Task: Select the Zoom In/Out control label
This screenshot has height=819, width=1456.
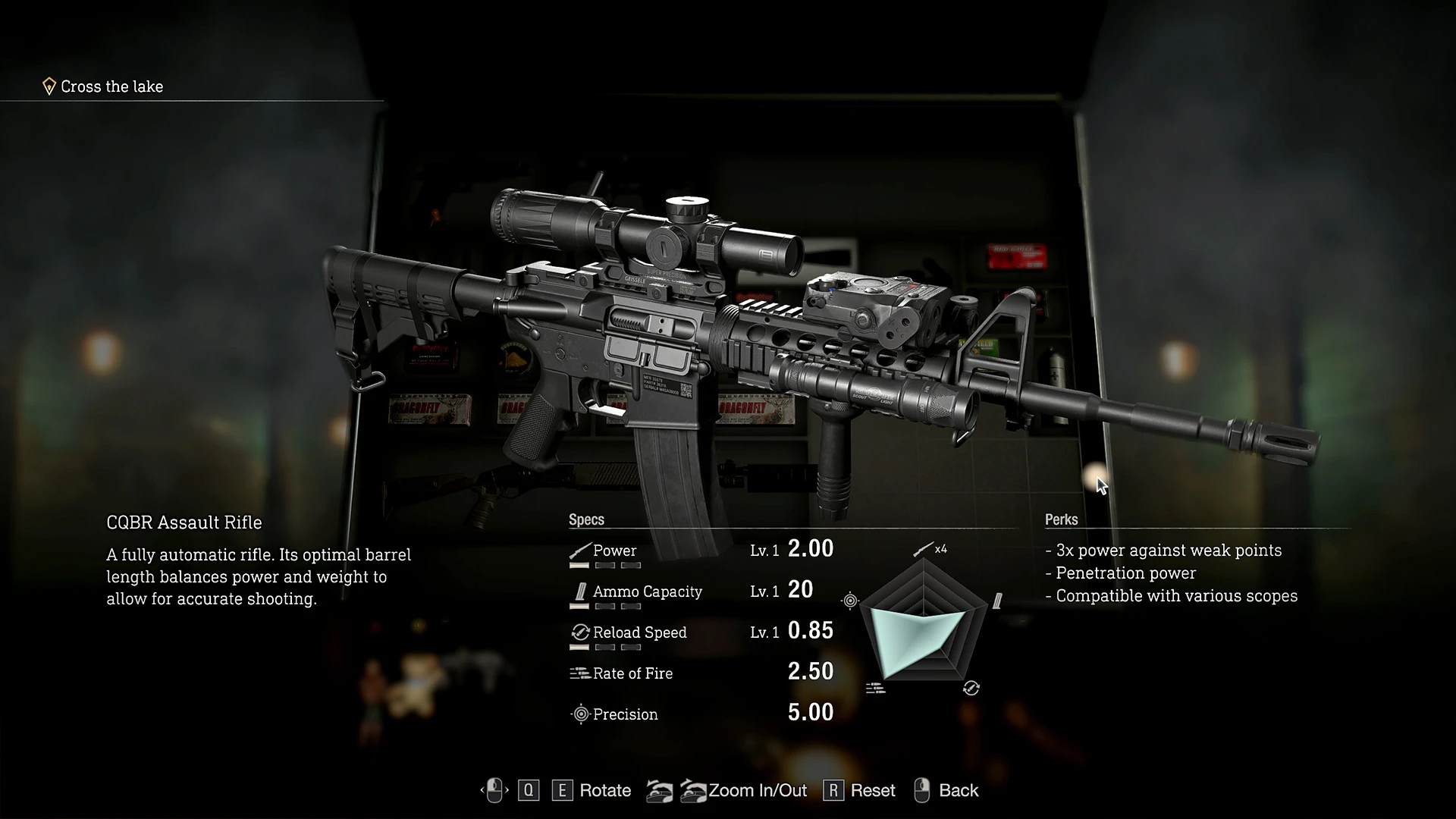Action: click(x=757, y=790)
